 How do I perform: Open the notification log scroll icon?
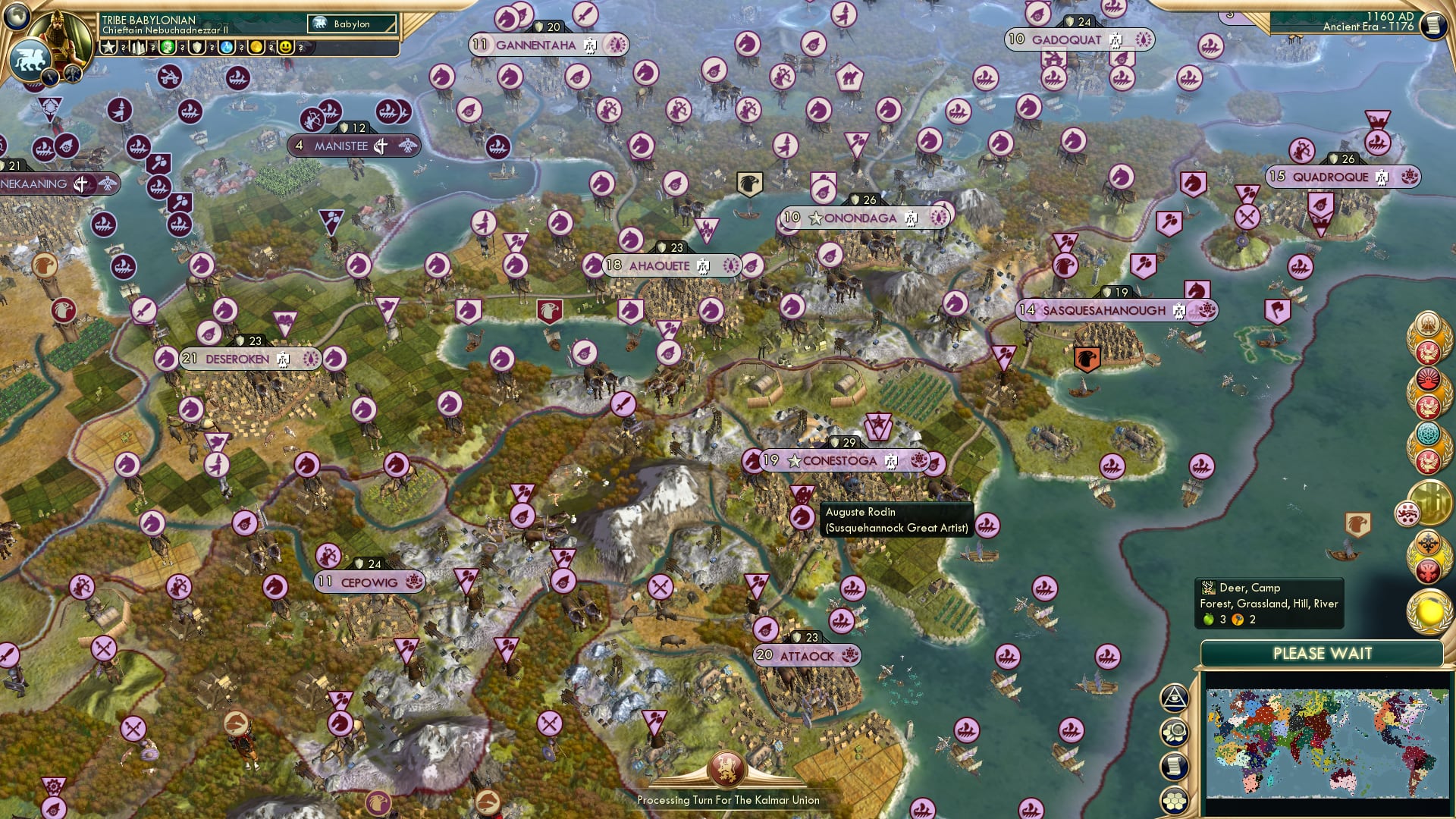(1174, 764)
